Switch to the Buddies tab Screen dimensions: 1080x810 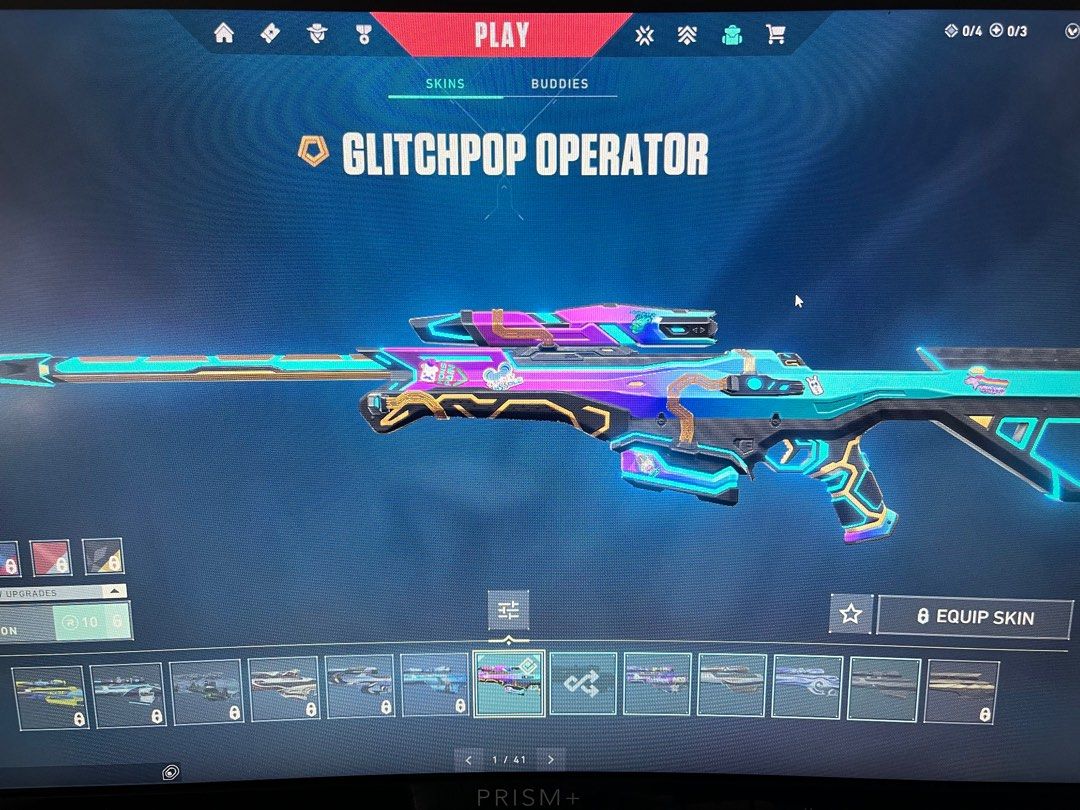tap(559, 84)
